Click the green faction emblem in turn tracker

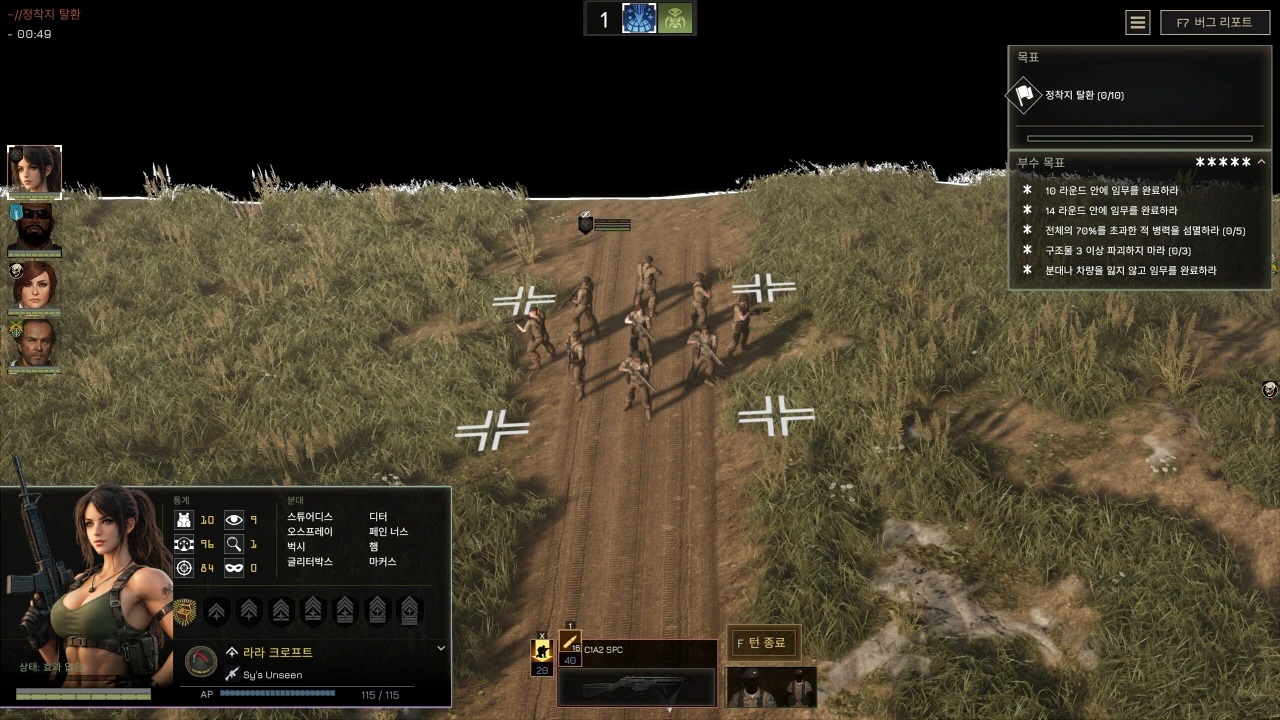pyautogui.click(x=675, y=19)
